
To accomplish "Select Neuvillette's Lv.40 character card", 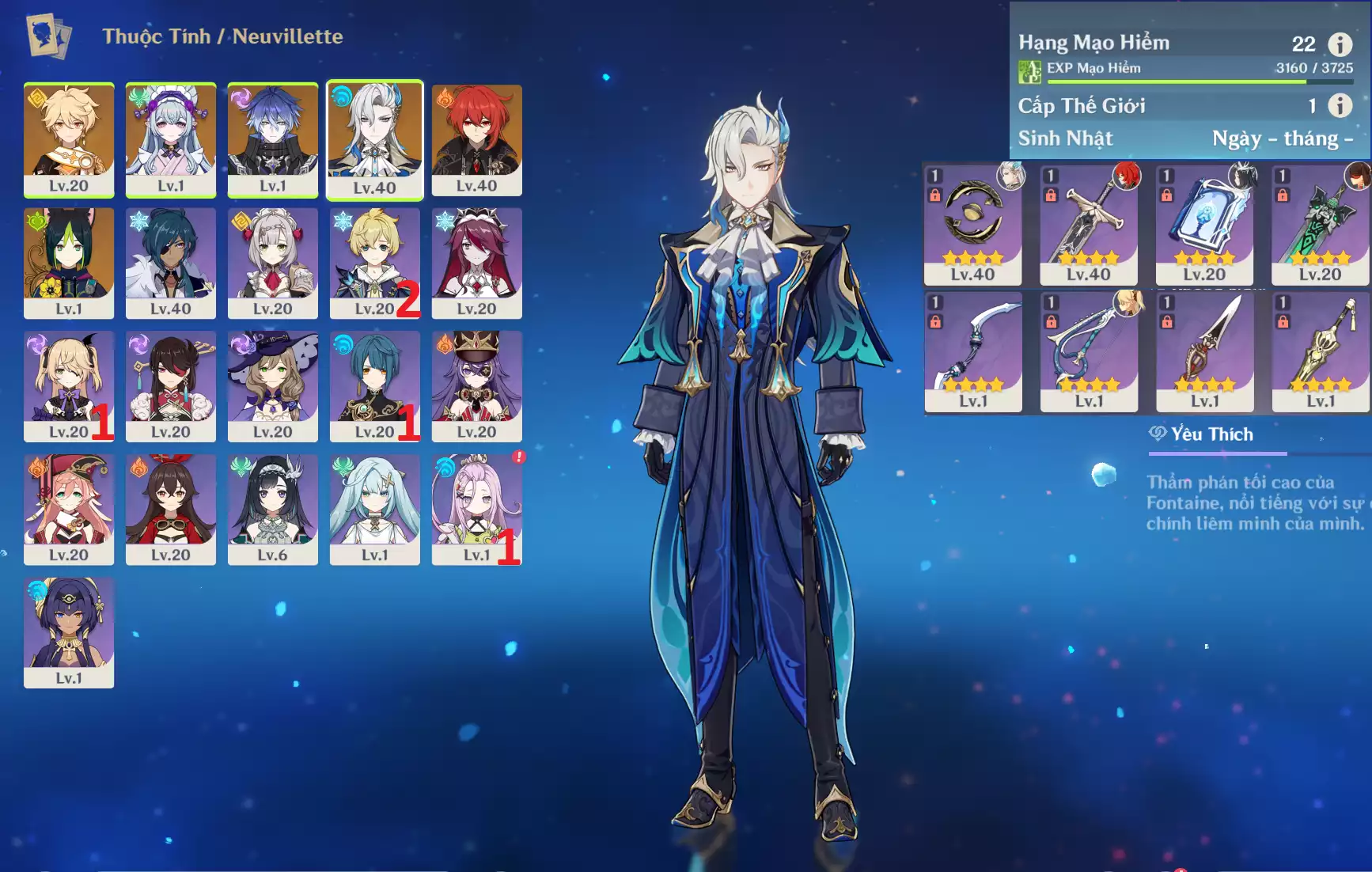I will pos(374,139).
